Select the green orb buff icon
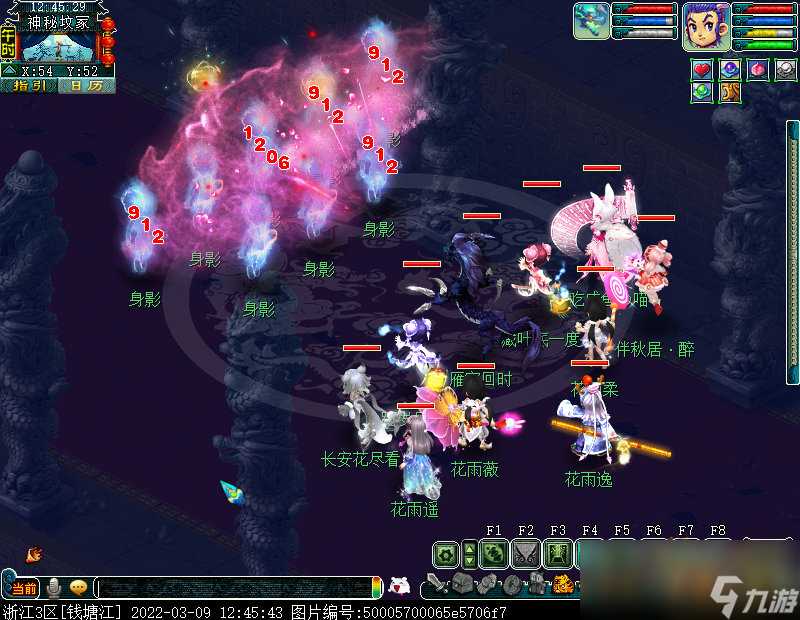This screenshot has height=620, width=800. pyautogui.click(x=702, y=92)
